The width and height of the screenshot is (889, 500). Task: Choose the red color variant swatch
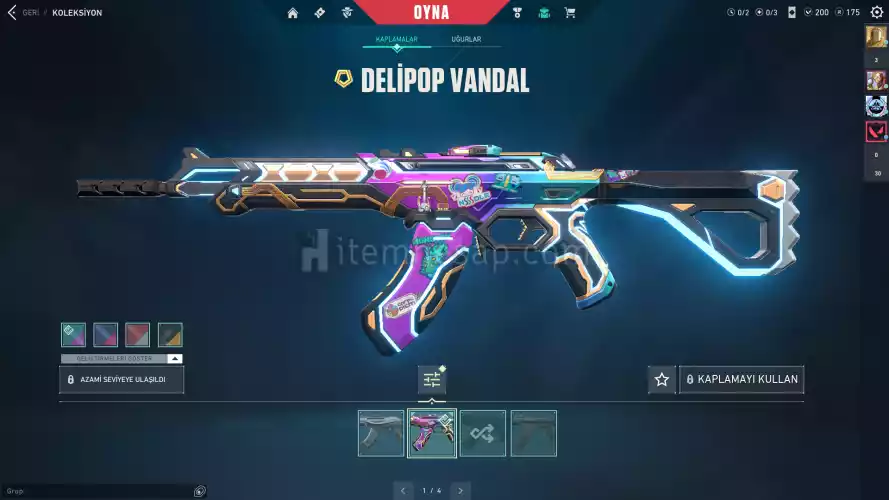[137, 334]
